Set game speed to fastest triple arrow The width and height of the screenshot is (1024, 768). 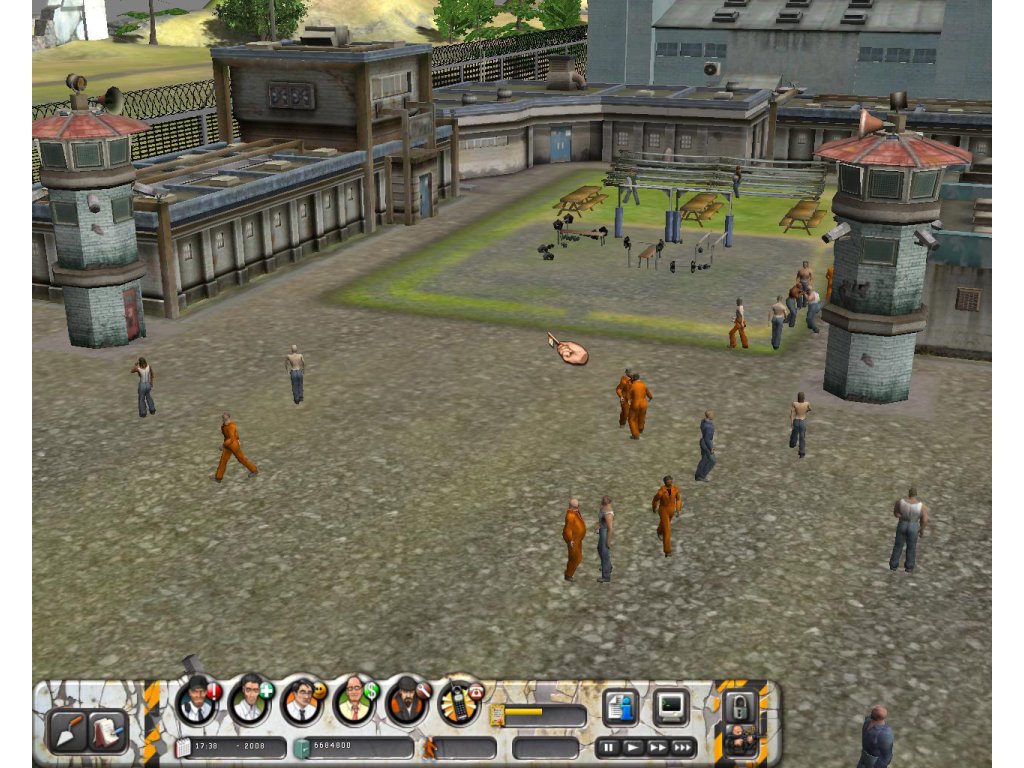click(683, 747)
